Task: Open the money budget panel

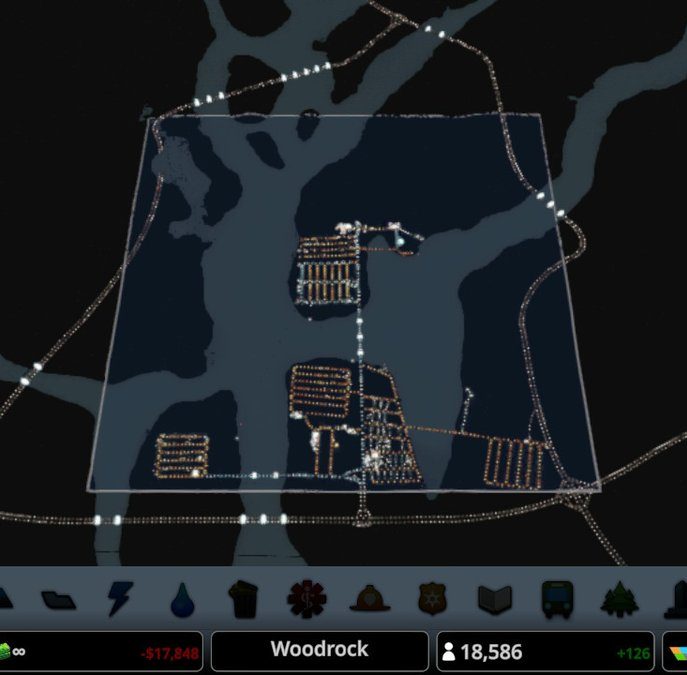Action: (102, 652)
